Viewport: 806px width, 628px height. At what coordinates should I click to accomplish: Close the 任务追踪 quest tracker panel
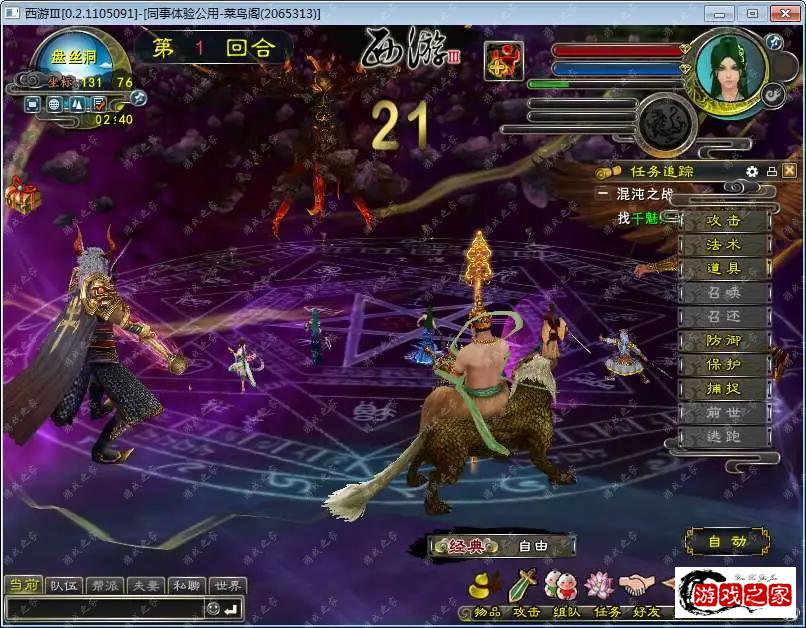click(790, 171)
